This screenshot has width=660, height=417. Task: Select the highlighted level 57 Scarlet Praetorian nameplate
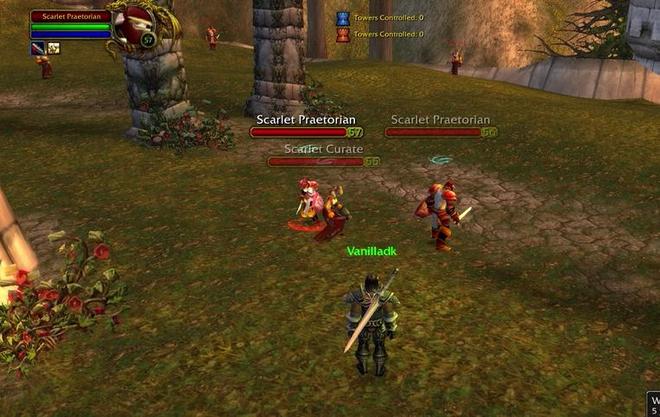pyautogui.click(x=305, y=132)
